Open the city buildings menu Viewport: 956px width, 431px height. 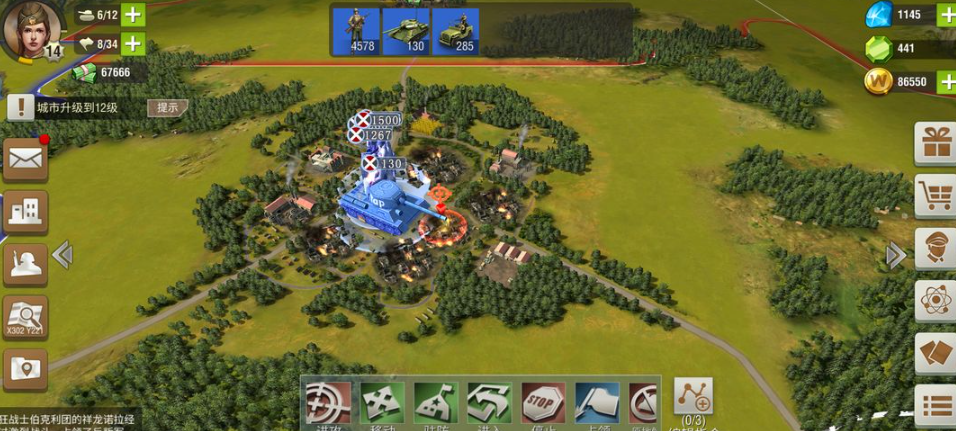click(25, 210)
